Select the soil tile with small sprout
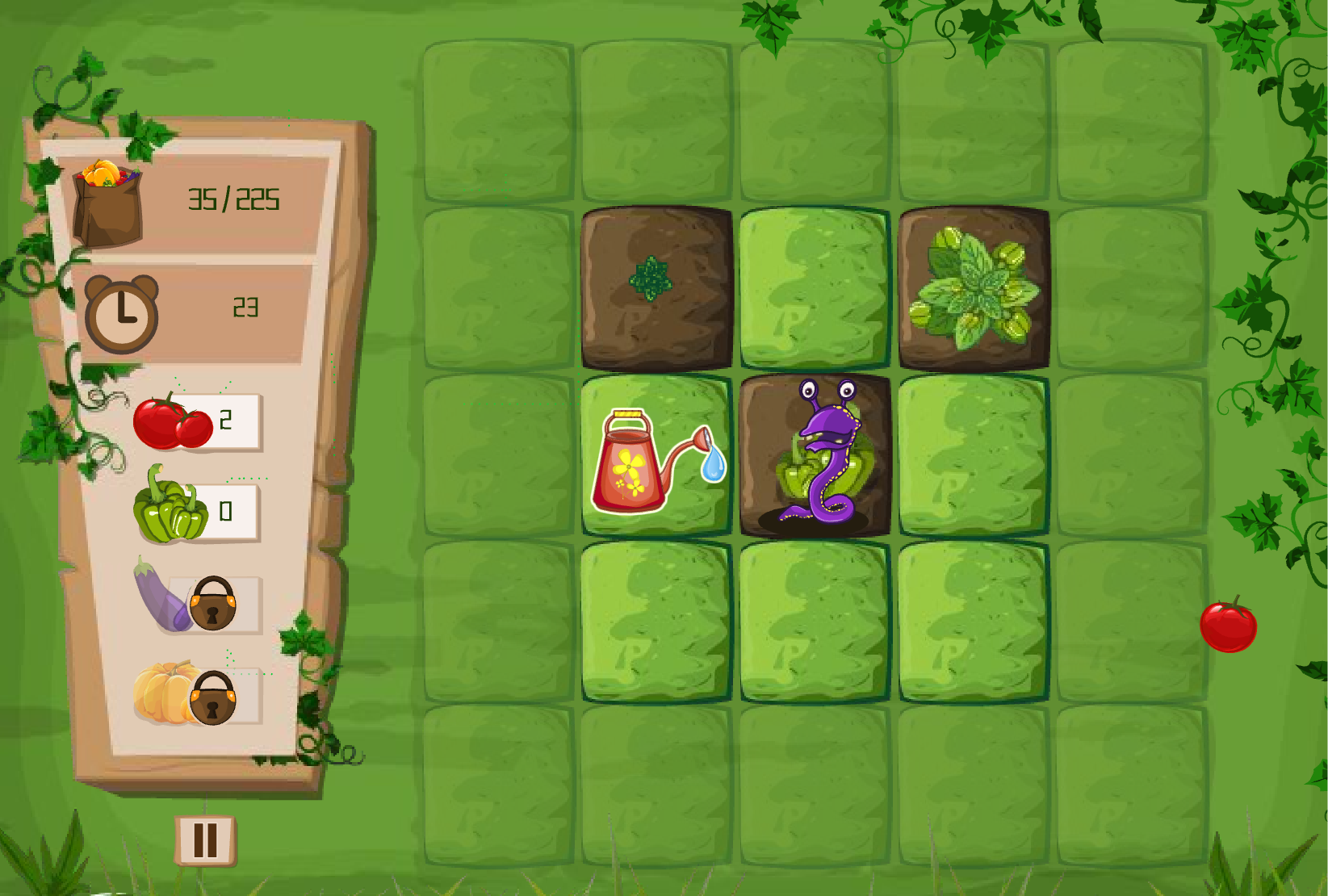1328x896 pixels. click(656, 287)
